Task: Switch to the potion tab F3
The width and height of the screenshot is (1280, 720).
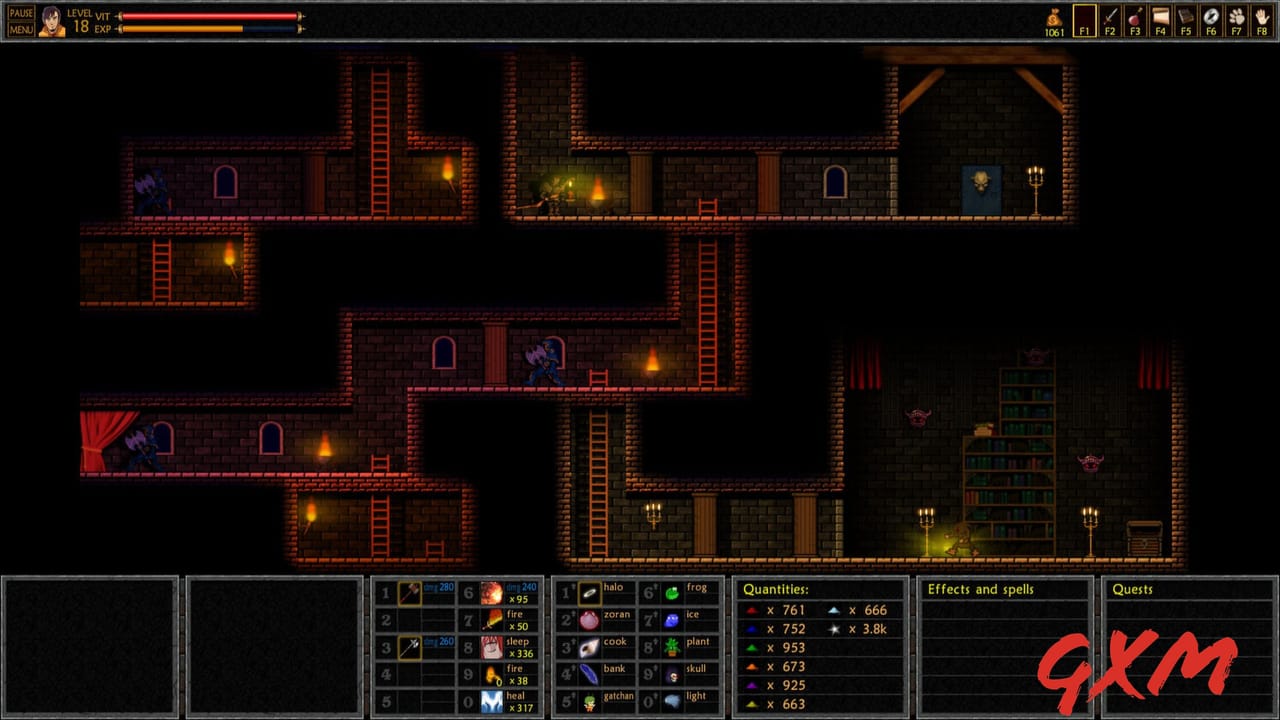Action: 1135,20
